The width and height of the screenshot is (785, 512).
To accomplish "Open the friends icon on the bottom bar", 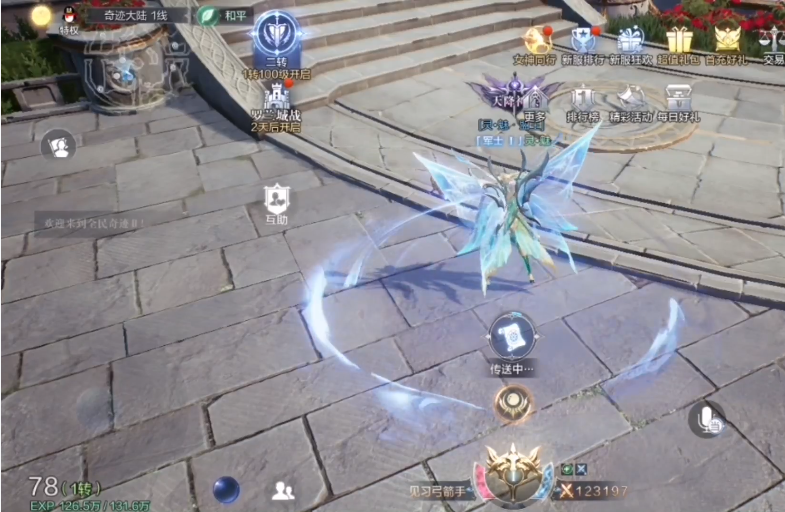I will [x=283, y=490].
